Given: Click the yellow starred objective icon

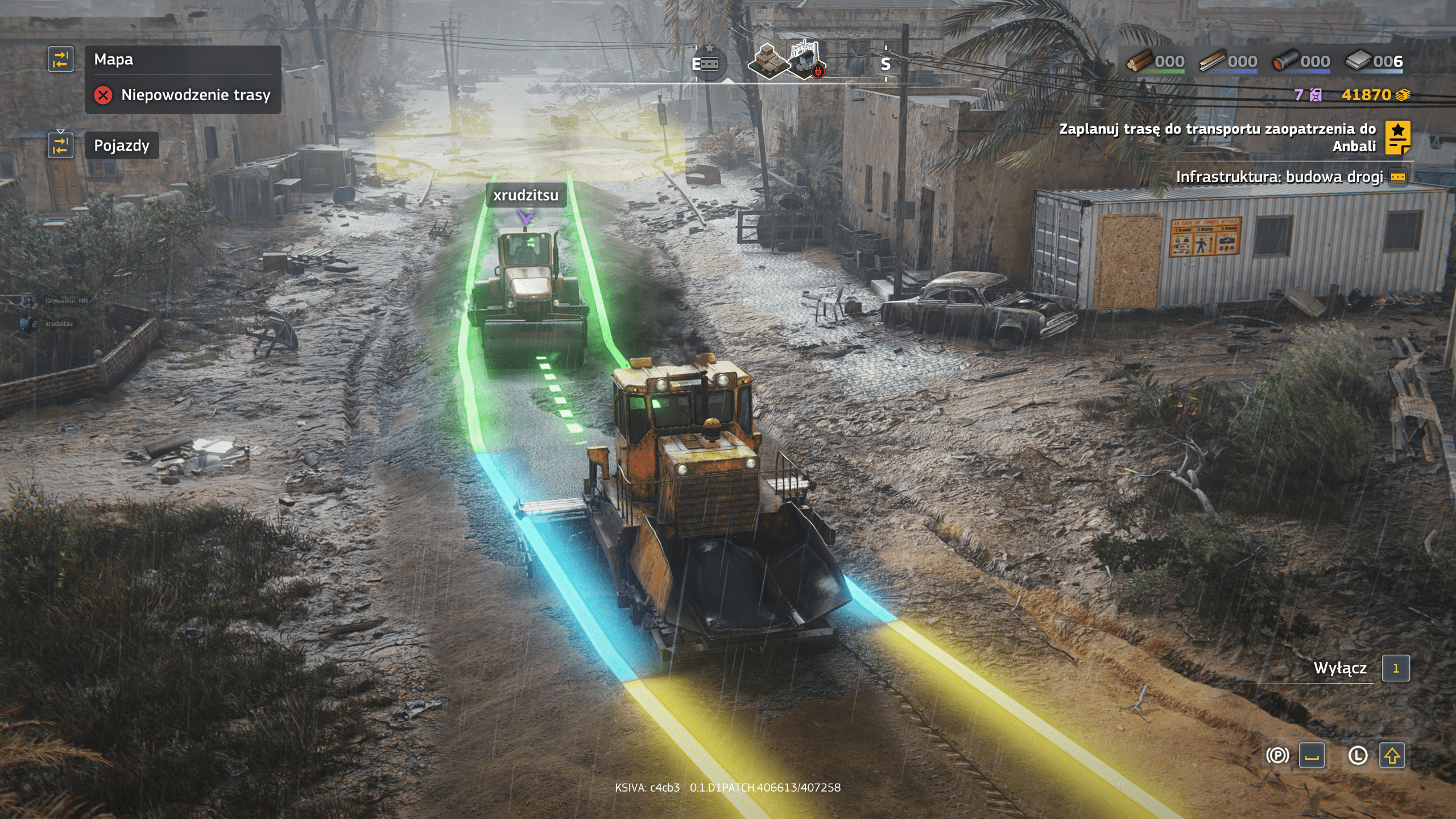Looking at the screenshot, I should [x=1397, y=138].
